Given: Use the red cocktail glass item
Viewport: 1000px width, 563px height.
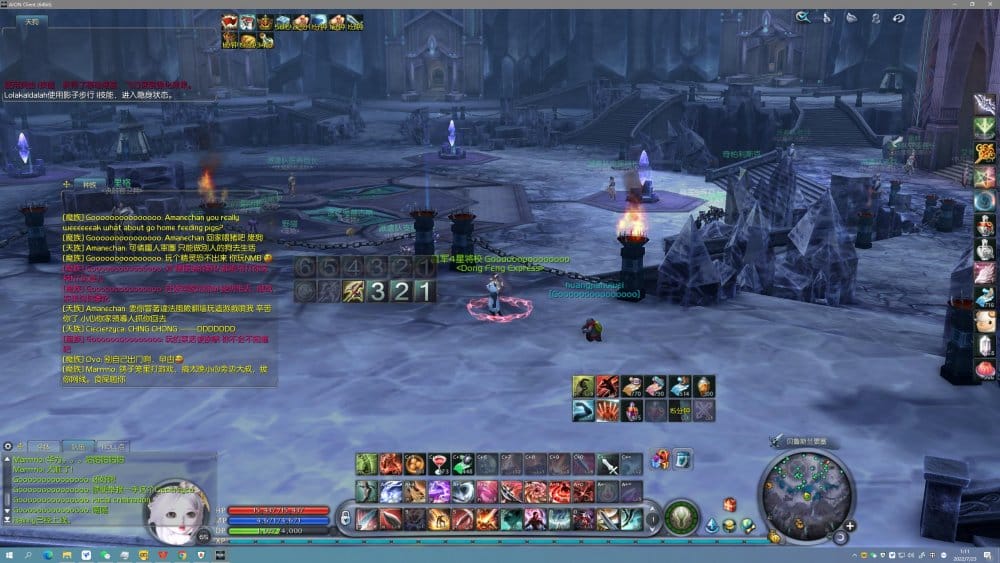Looking at the screenshot, I should 439,464.
